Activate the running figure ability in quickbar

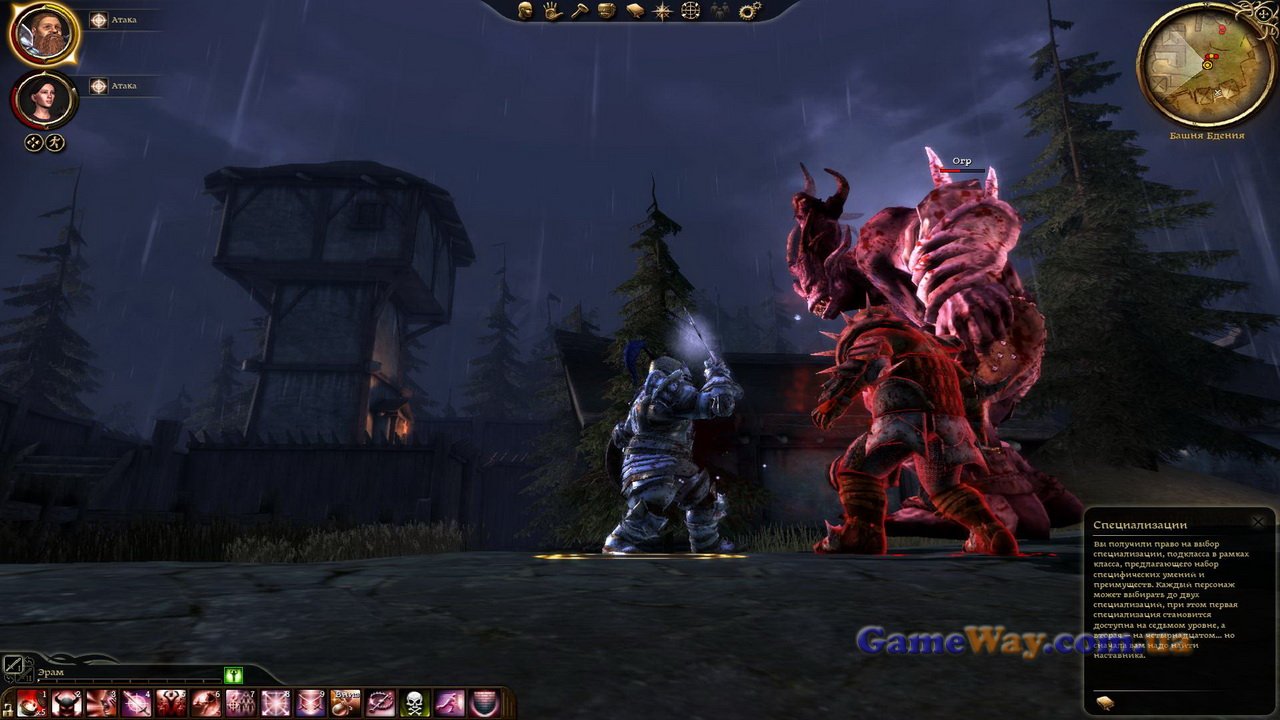pos(449,703)
